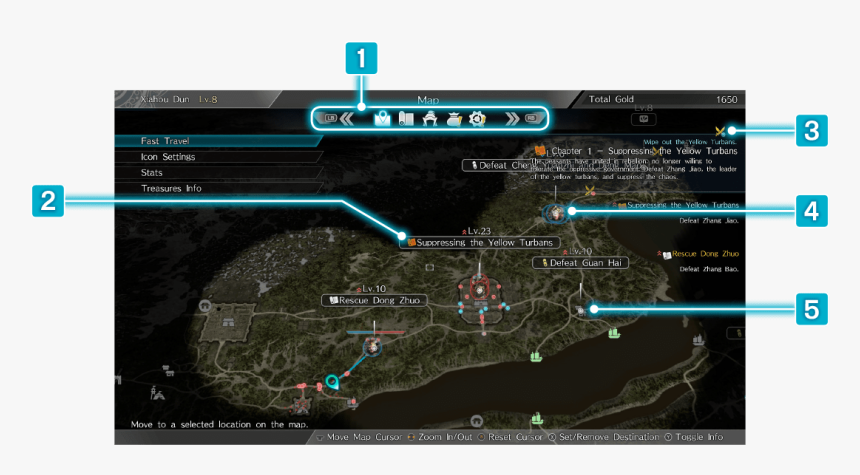Open Icon Settings

click(x=168, y=157)
